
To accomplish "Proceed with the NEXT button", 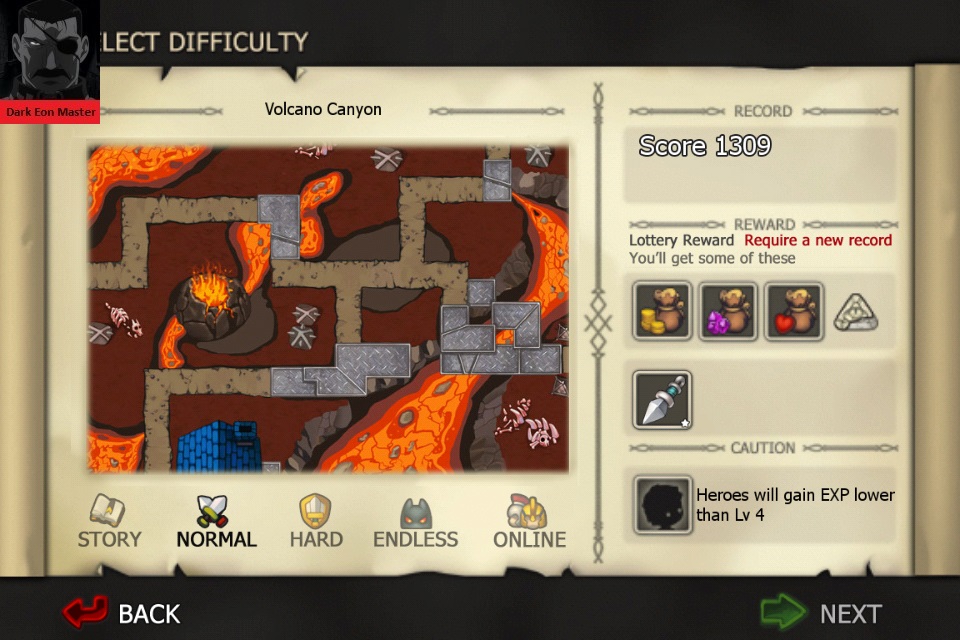I will (x=820, y=612).
